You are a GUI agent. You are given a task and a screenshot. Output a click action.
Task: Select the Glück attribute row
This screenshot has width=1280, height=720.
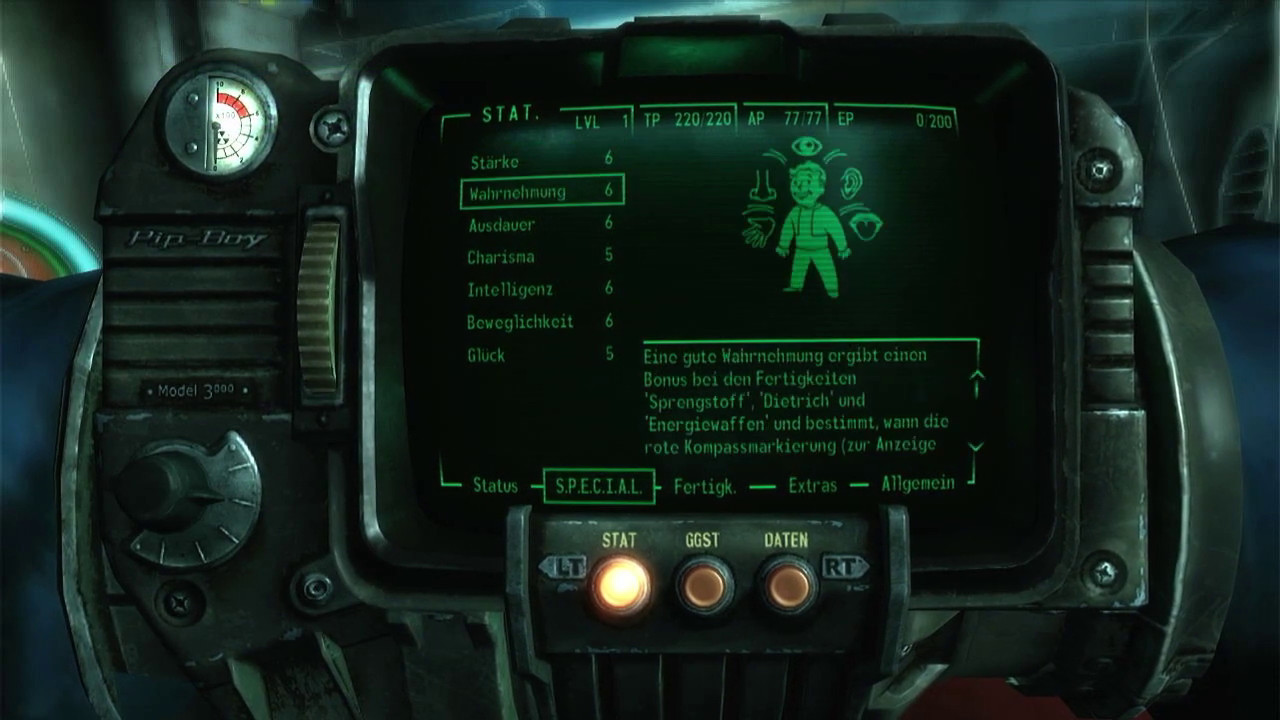[x=541, y=355]
